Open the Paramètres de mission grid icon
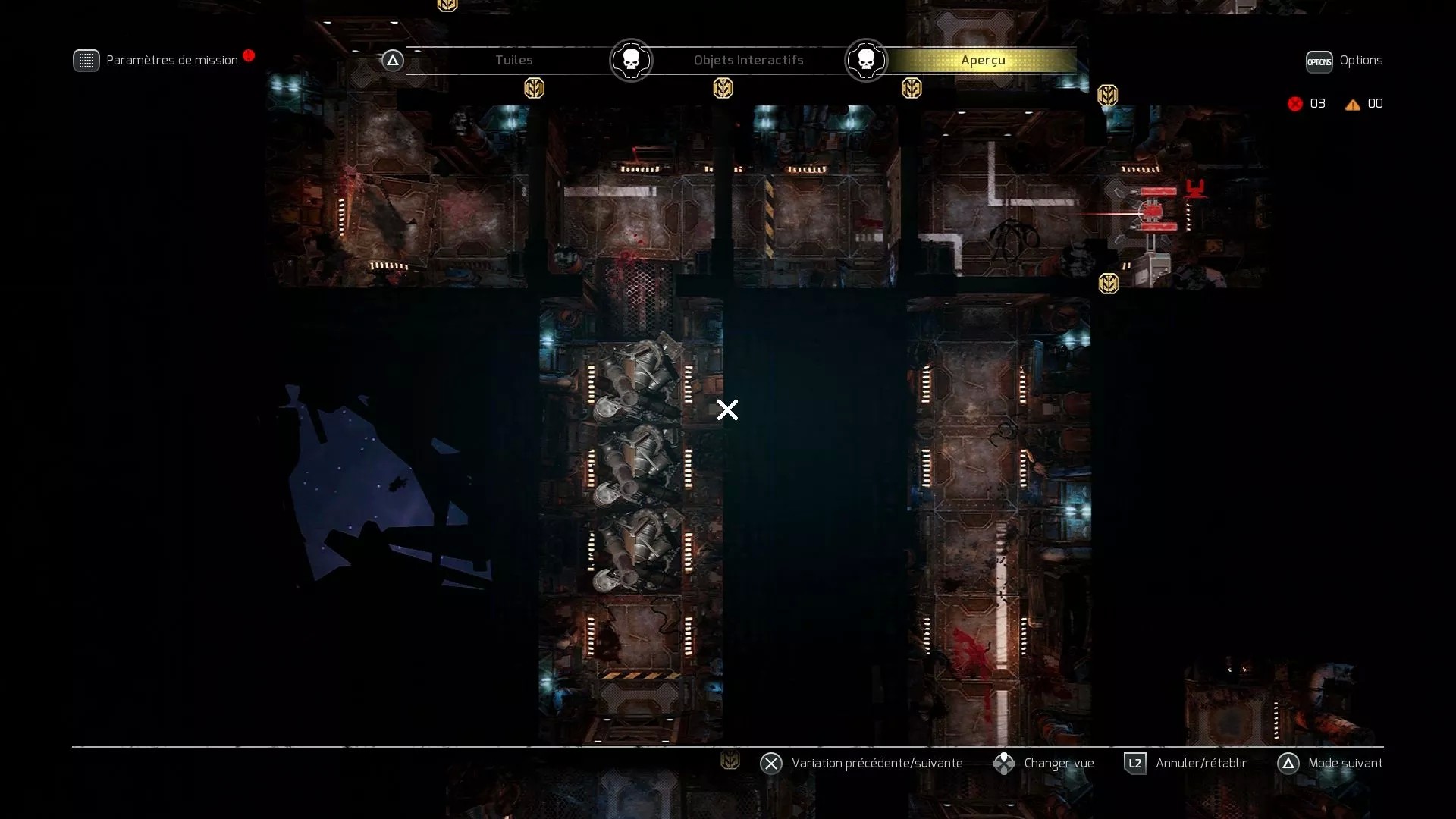The height and width of the screenshot is (819, 1456). (x=86, y=60)
